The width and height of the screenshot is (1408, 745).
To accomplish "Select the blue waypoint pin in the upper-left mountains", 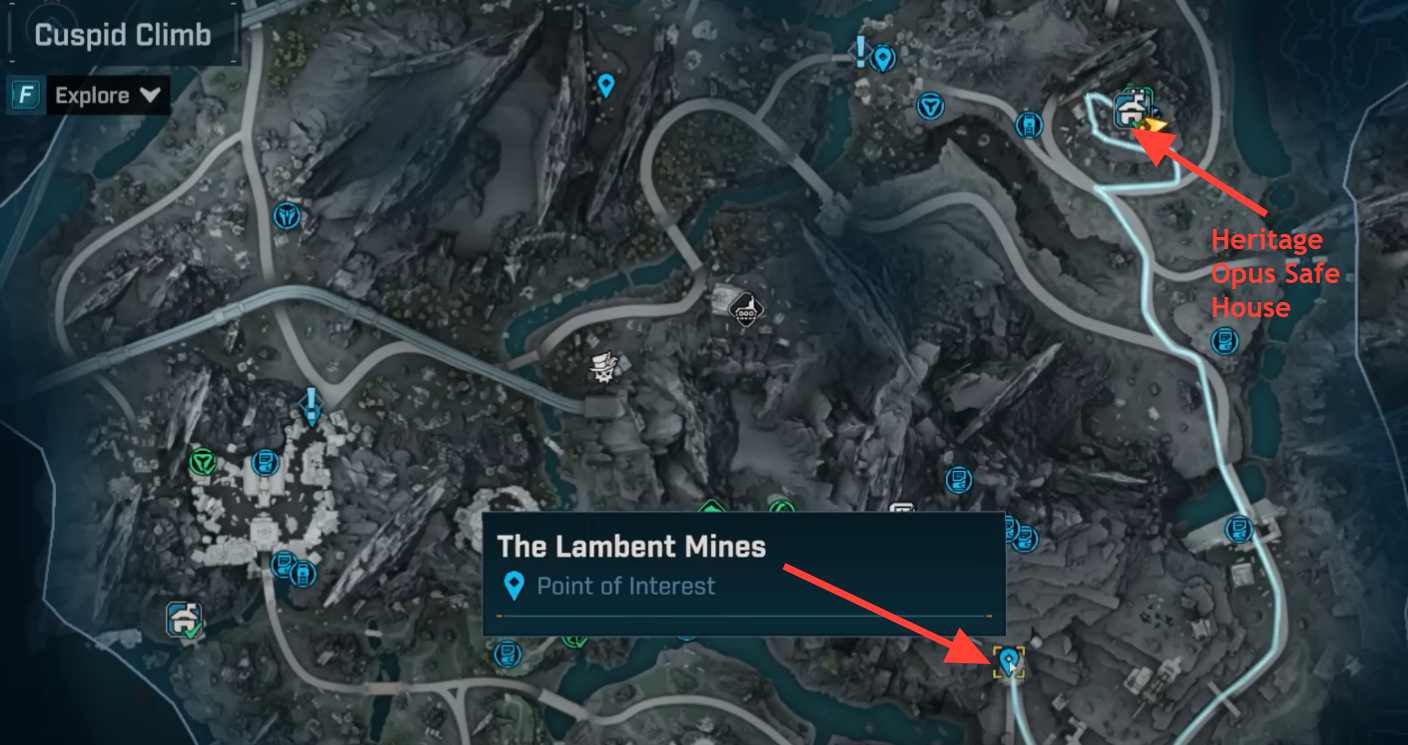I will [x=604, y=86].
